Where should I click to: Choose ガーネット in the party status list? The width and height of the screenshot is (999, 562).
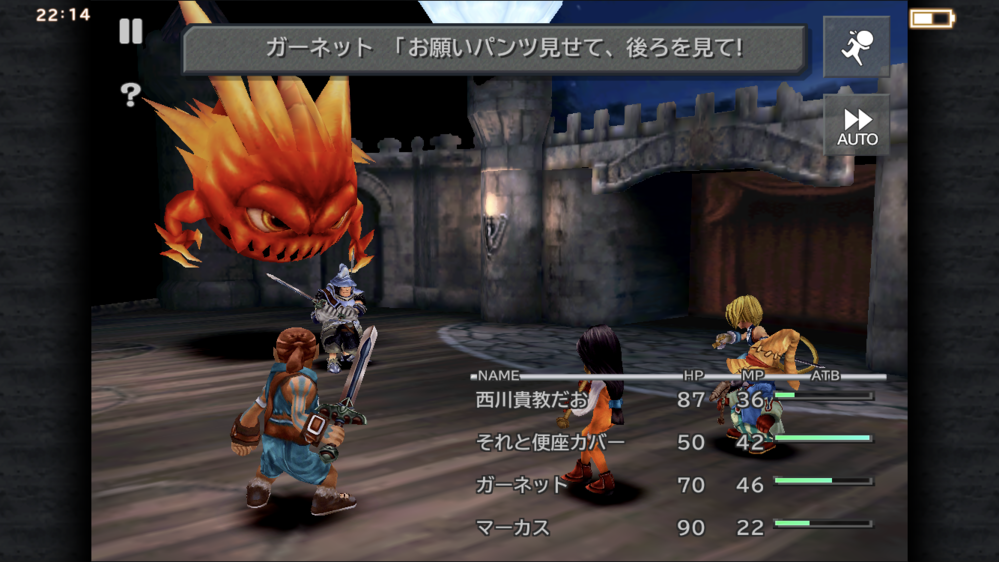(x=520, y=485)
